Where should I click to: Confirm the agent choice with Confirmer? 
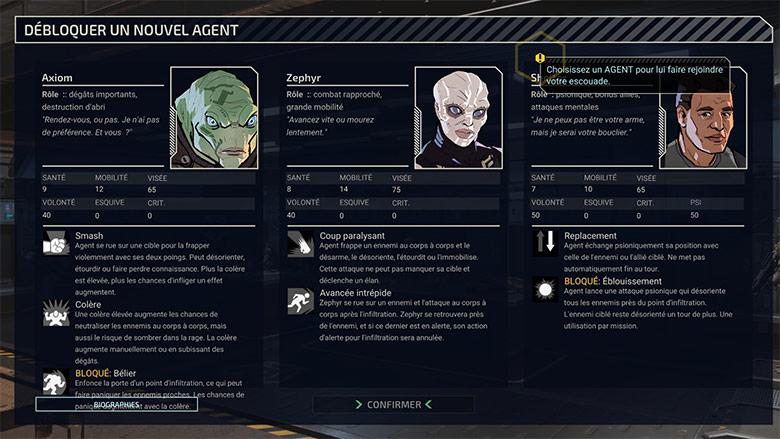(x=394, y=404)
